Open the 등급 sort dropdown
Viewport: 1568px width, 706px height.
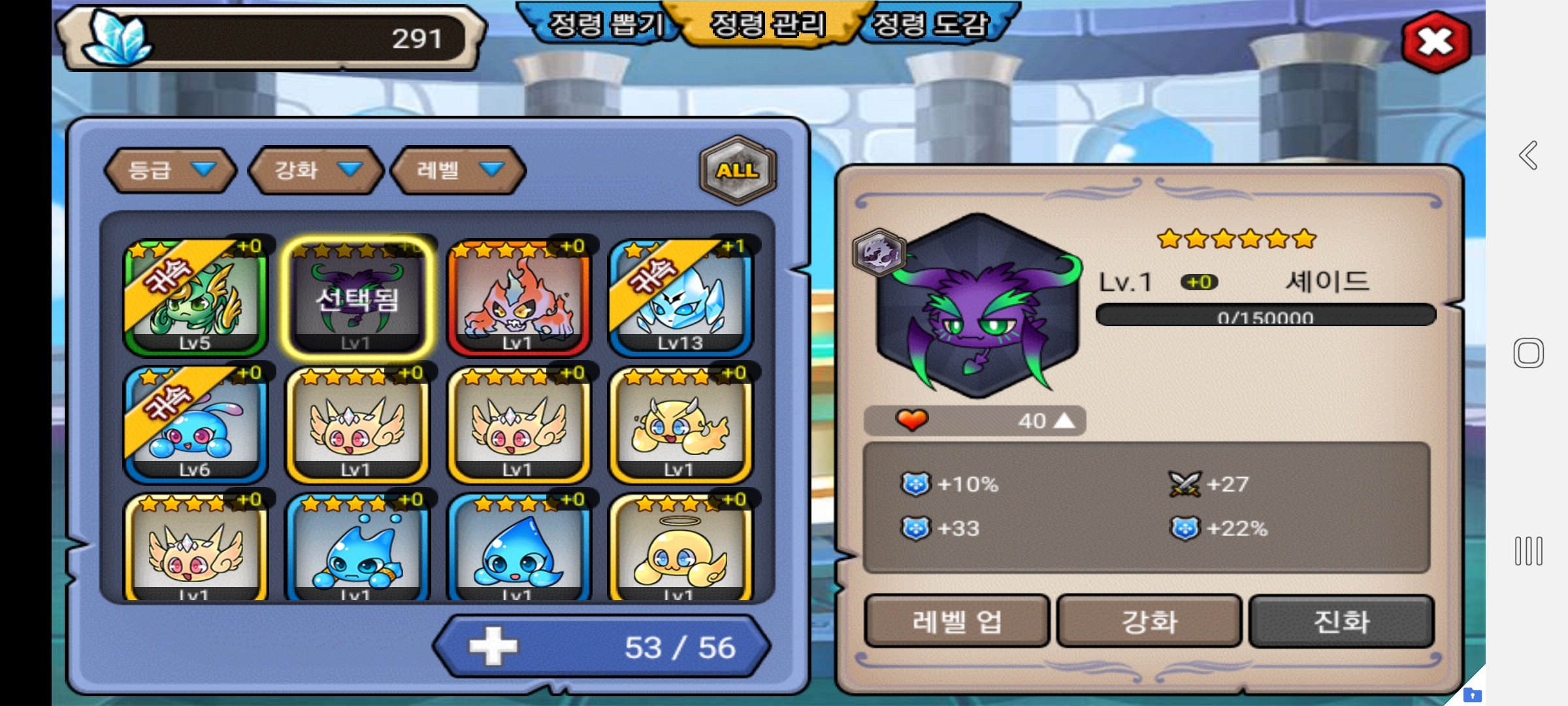170,170
